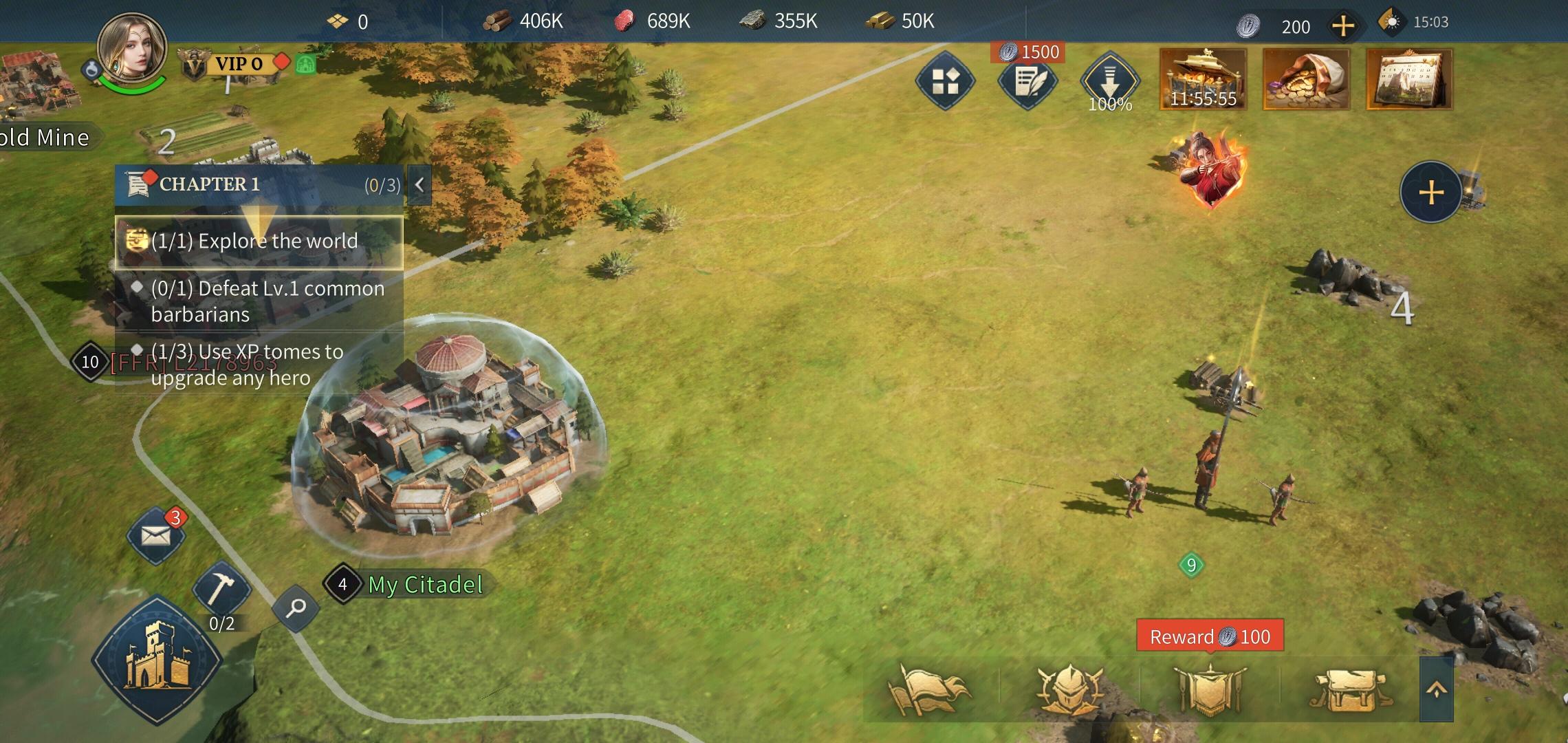1568x743 pixels.
Task: Open the quill scroll icon with 1500 reward
Action: click(x=1027, y=81)
